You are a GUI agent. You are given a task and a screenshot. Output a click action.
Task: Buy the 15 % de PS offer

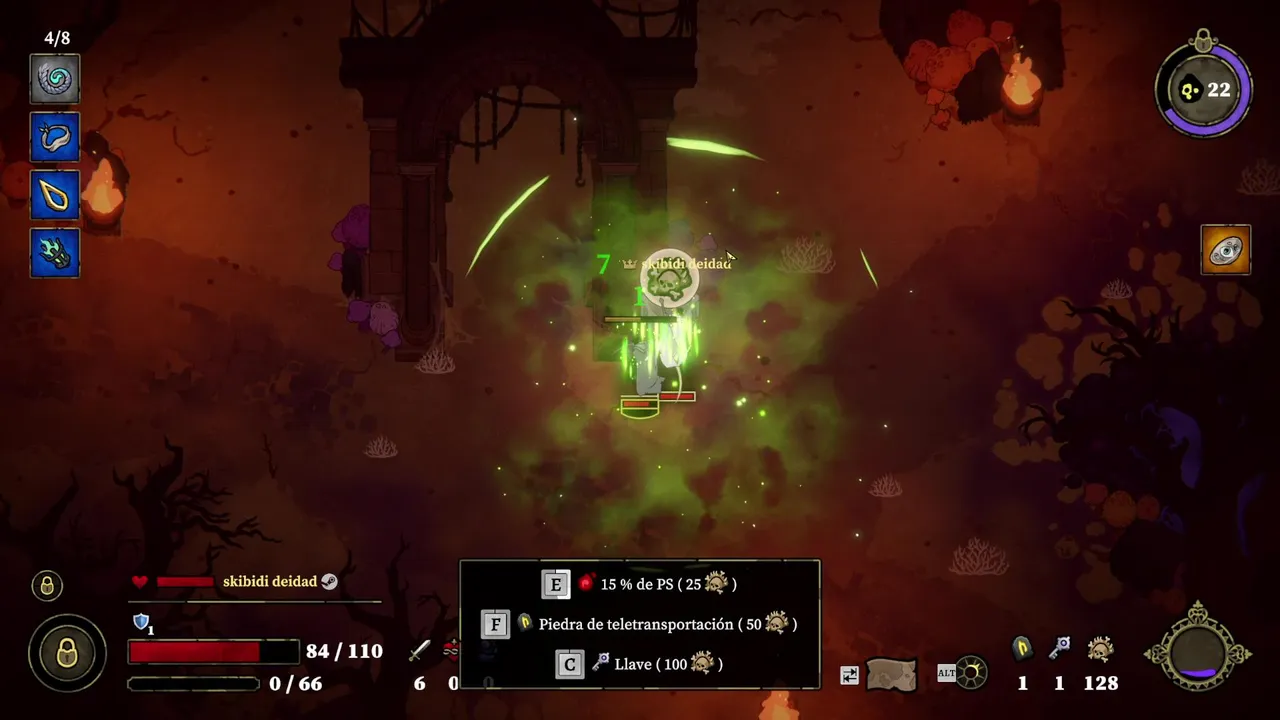pos(640,584)
